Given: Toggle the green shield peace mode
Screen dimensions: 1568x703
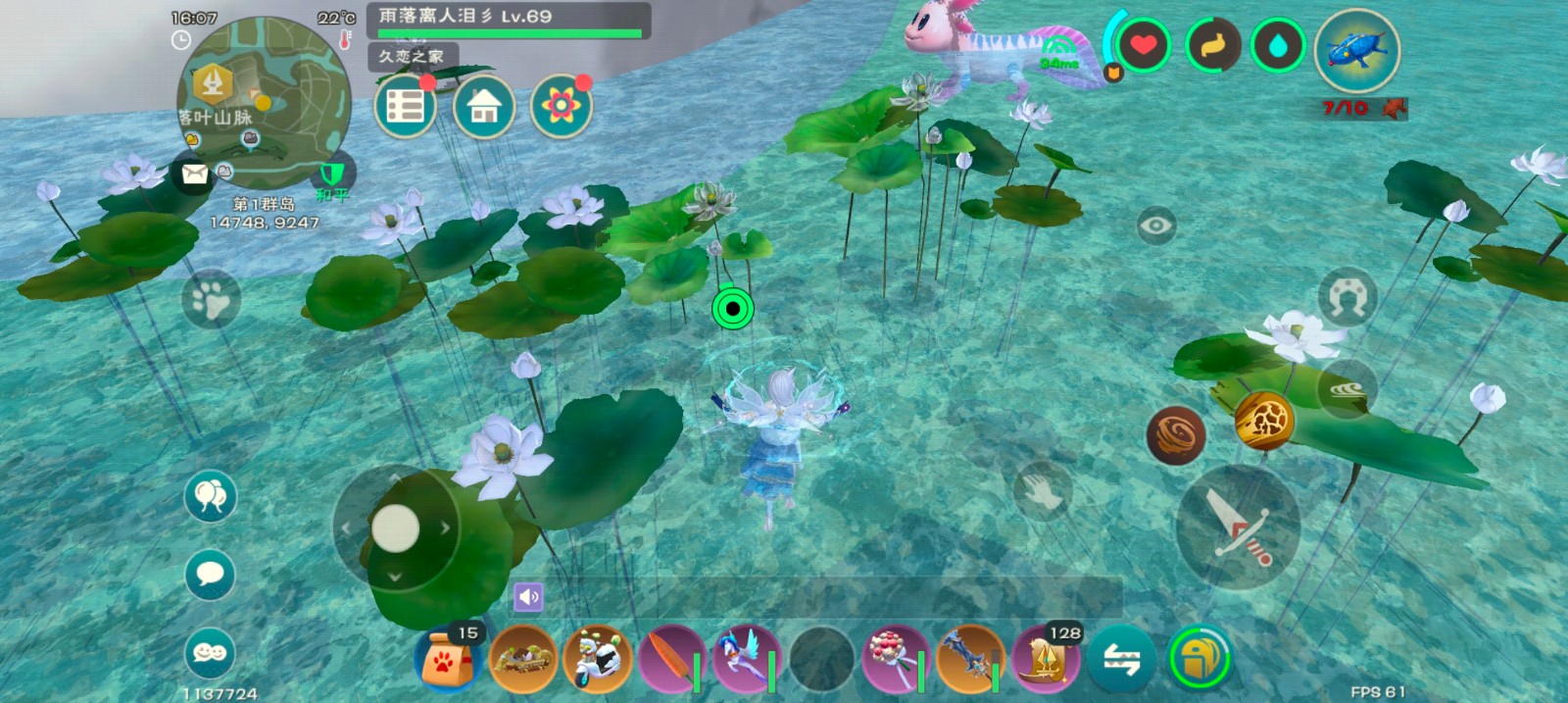Looking at the screenshot, I should [333, 176].
